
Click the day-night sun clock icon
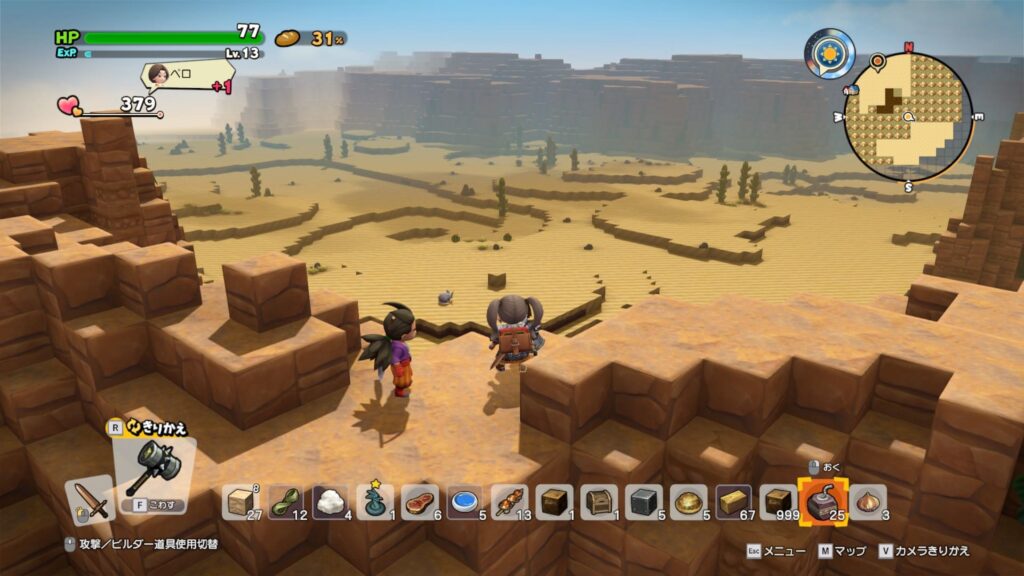[831, 52]
